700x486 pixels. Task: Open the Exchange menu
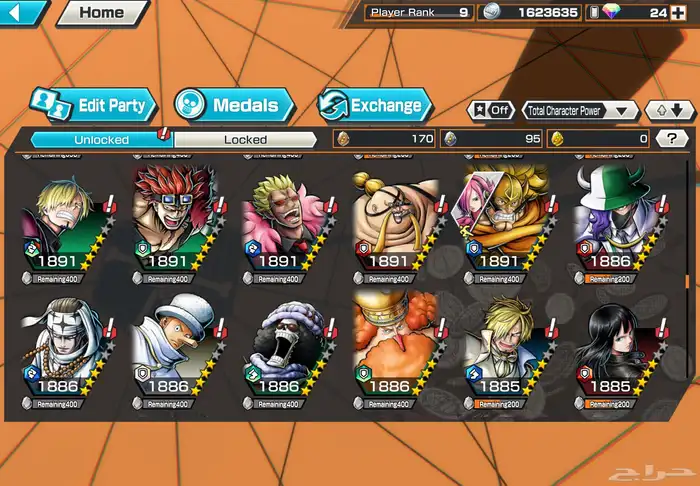pos(375,104)
